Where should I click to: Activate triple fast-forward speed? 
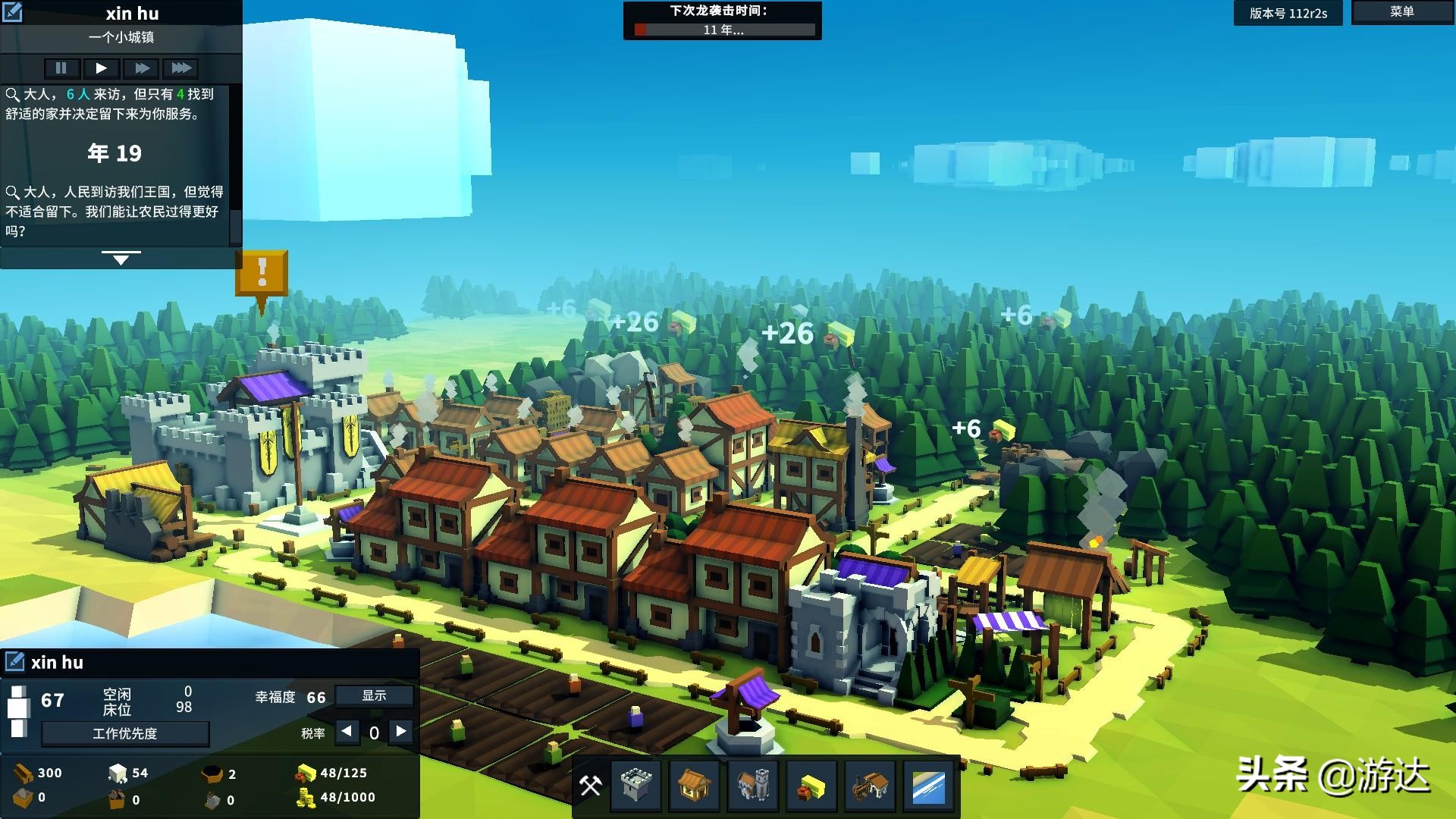181,68
